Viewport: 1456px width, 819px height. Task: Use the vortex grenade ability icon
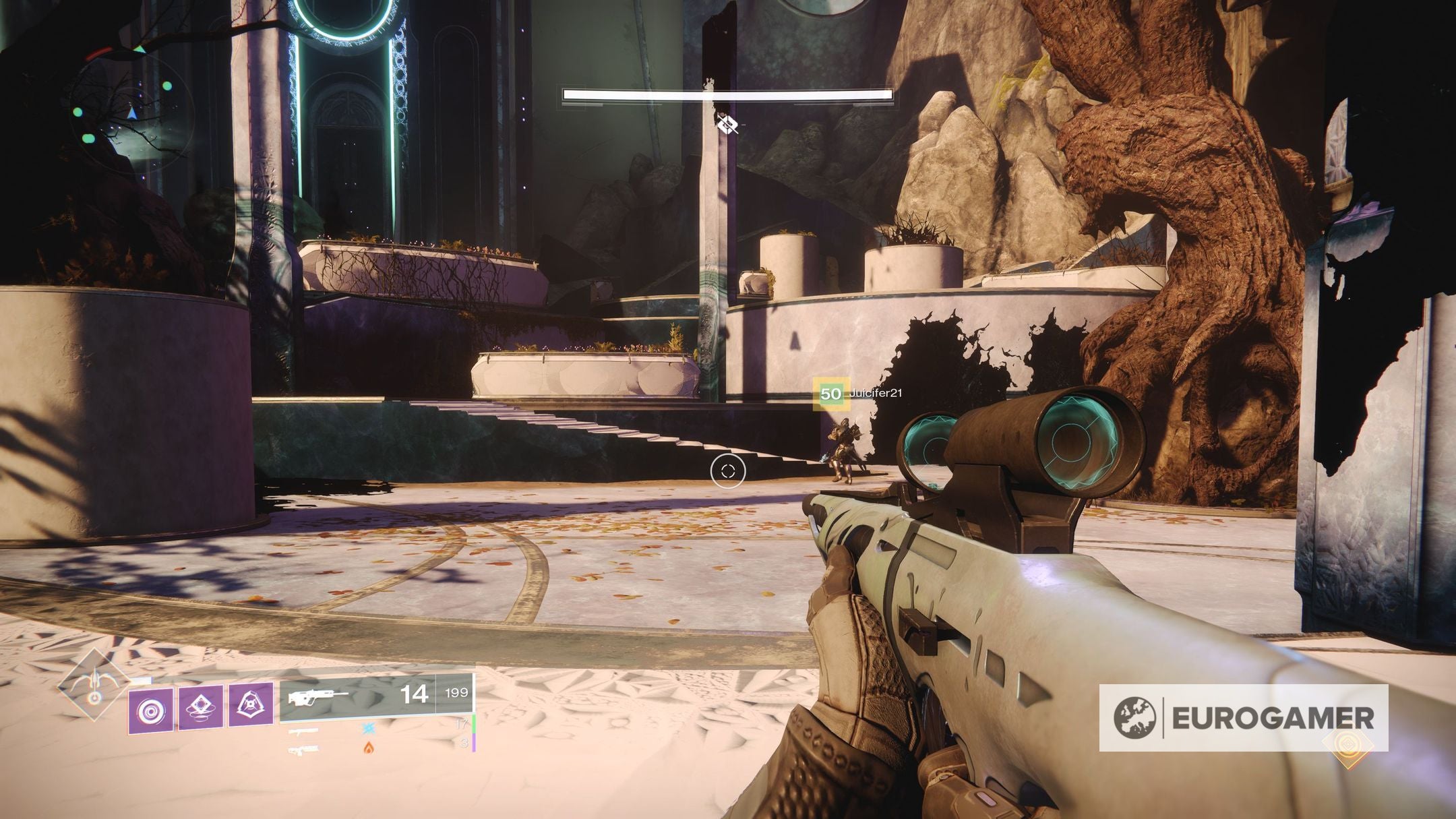pyautogui.click(x=150, y=710)
